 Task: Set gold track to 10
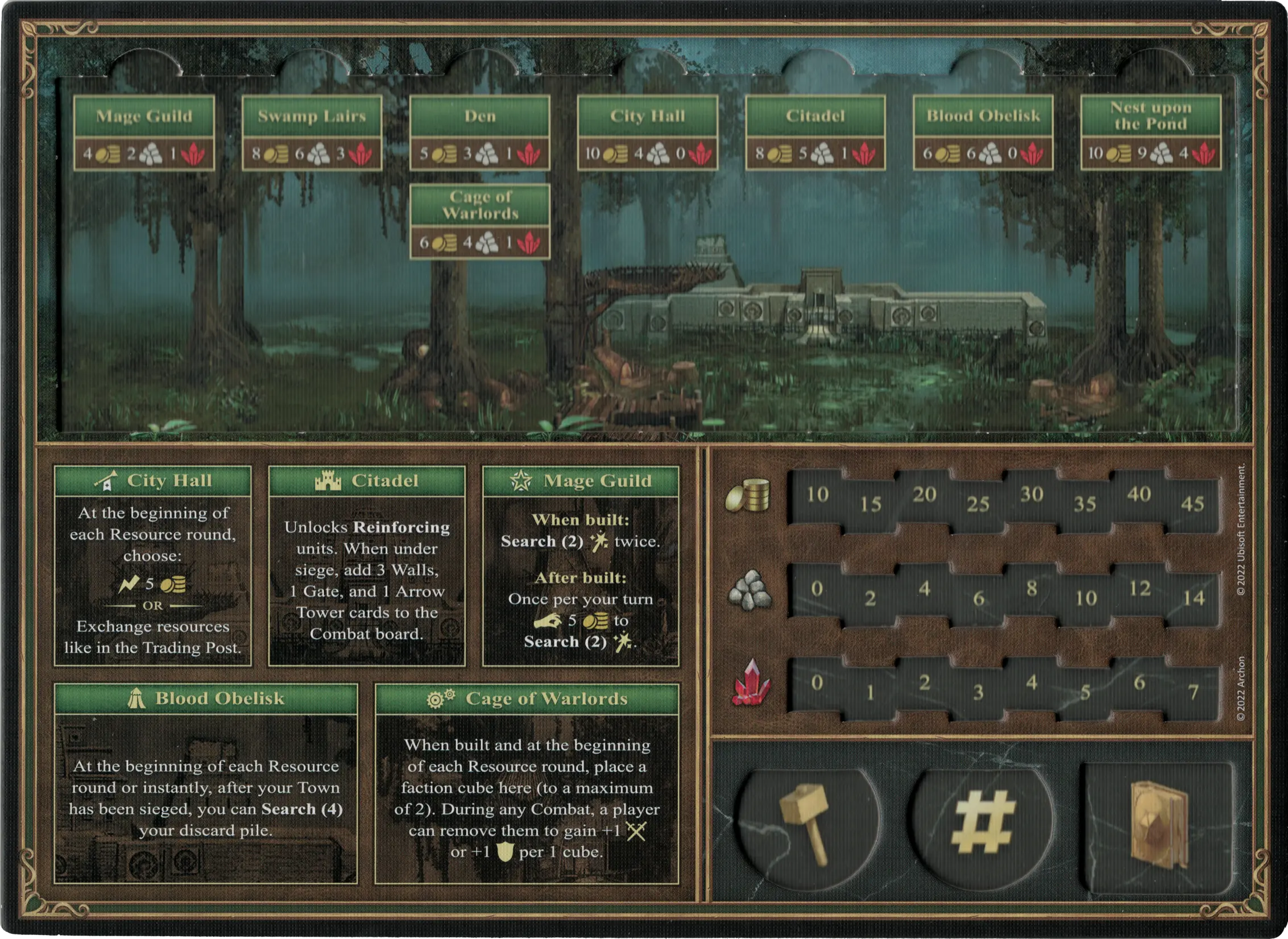817,495
